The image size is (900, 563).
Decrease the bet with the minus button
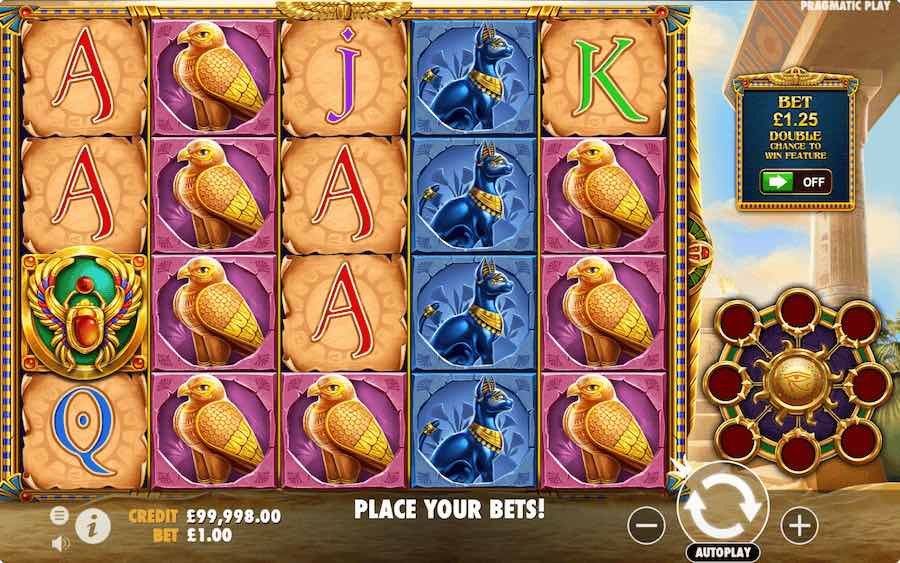(x=648, y=524)
